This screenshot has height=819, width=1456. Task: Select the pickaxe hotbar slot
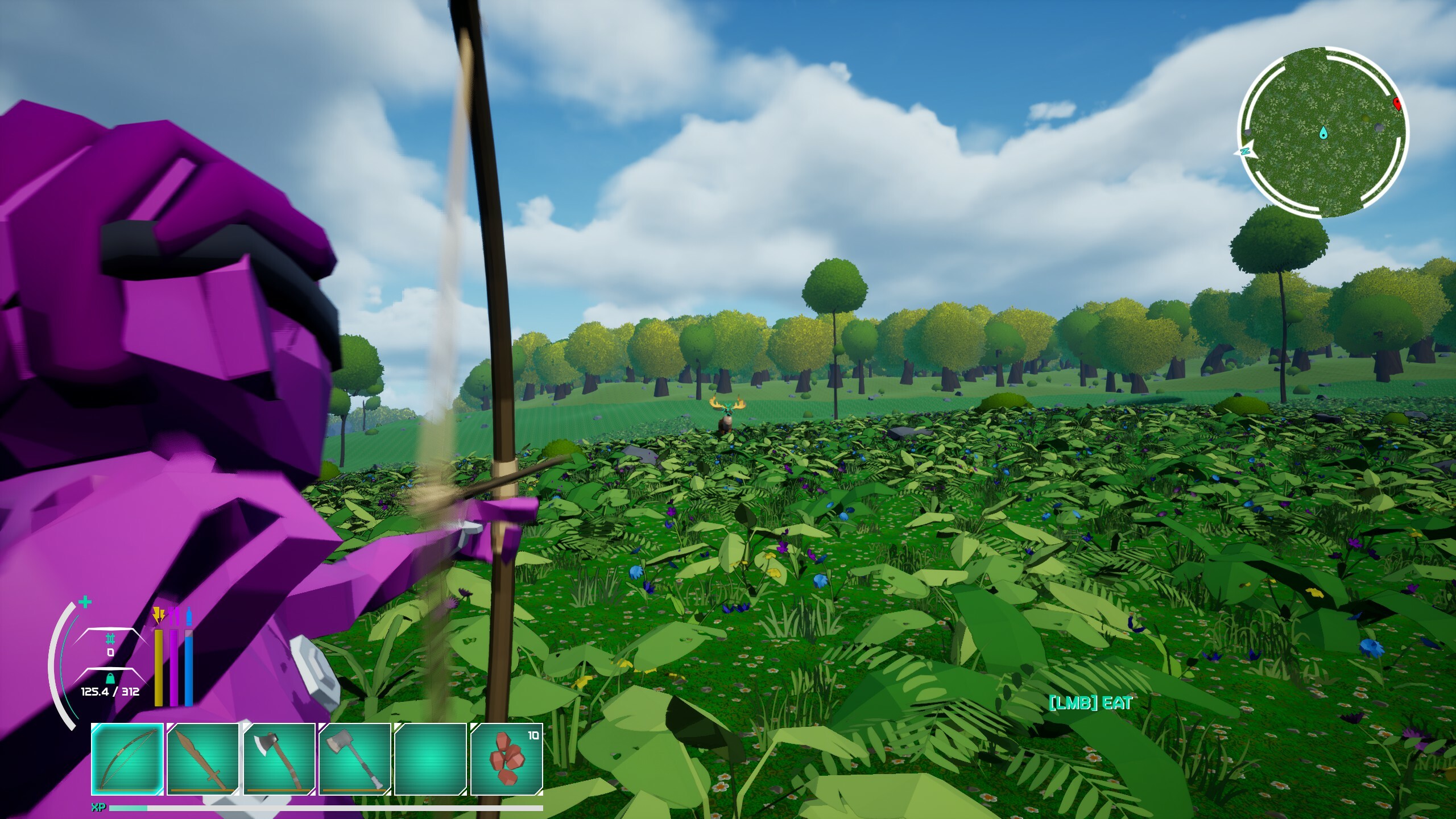tap(355, 761)
